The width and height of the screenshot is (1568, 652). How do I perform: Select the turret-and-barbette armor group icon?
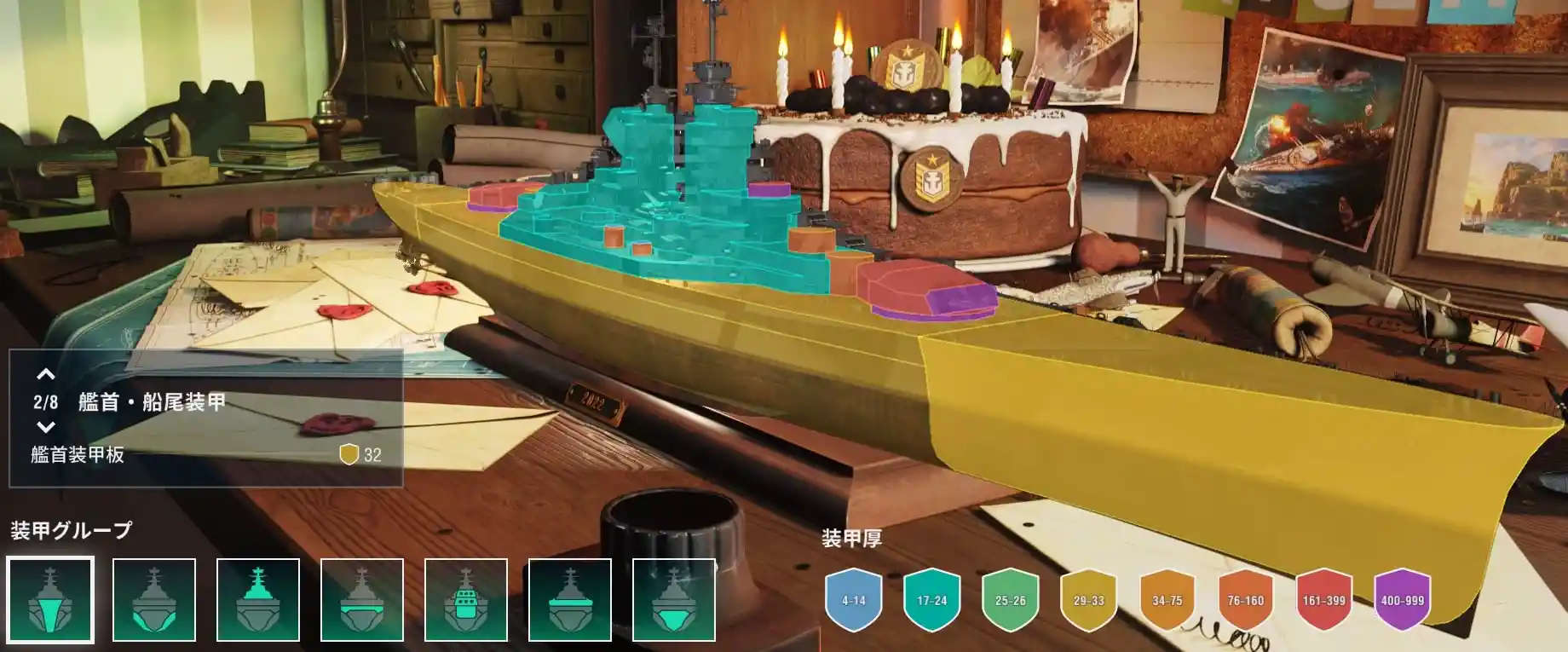(466, 599)
